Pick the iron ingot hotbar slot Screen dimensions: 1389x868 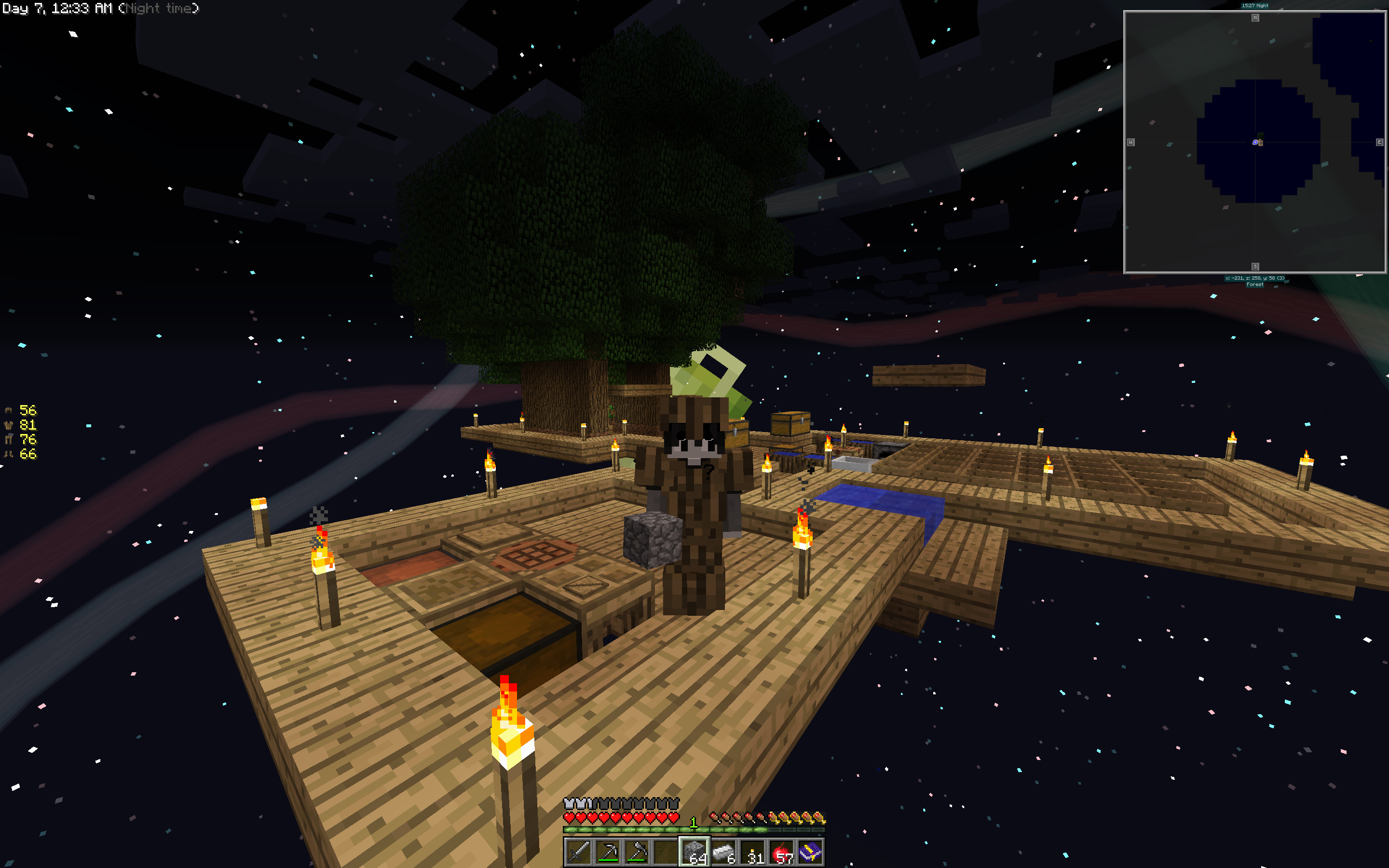(x=724, y=851)
